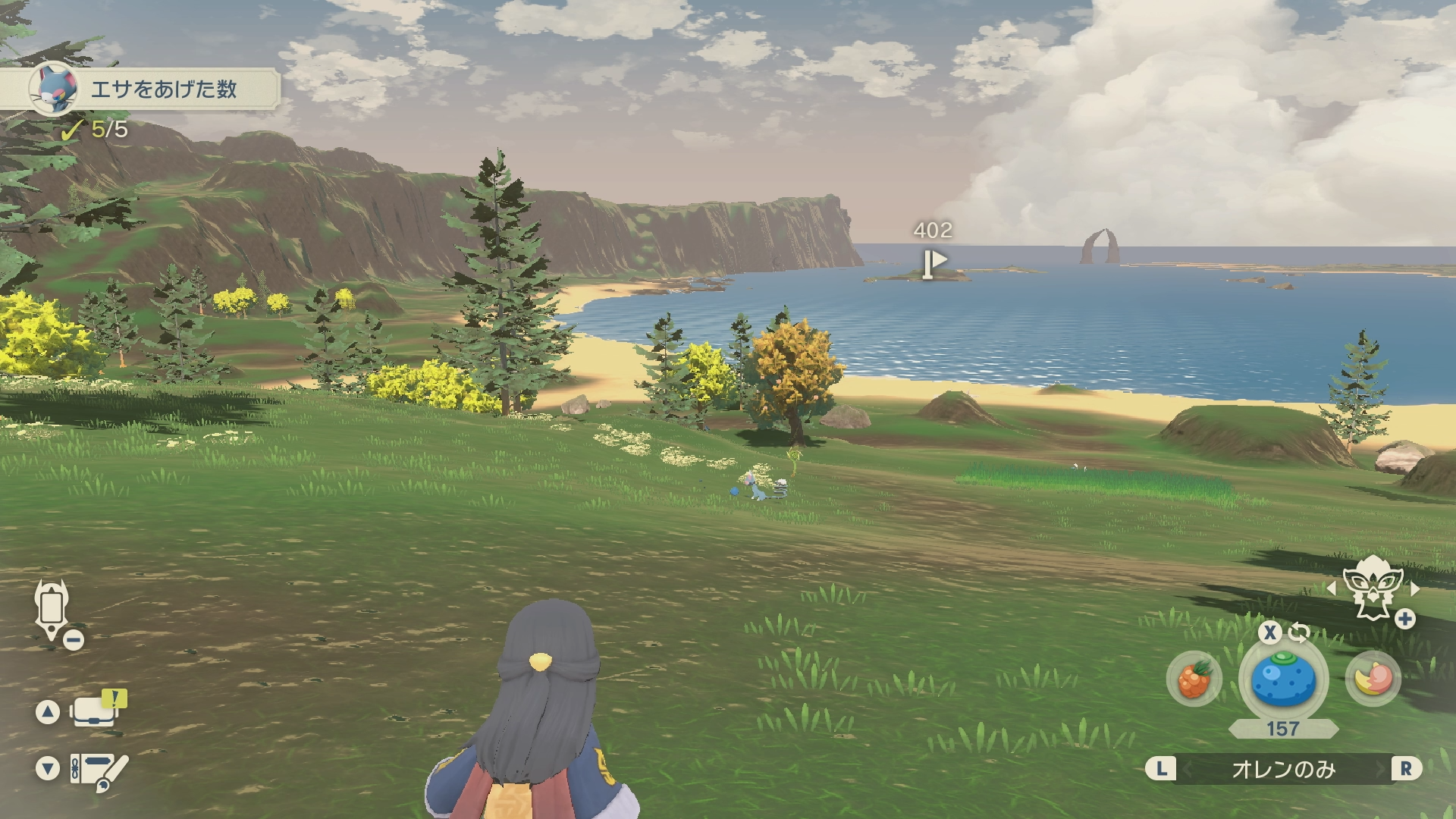Click the オレンのみ item name bar

pos(1283,769)
